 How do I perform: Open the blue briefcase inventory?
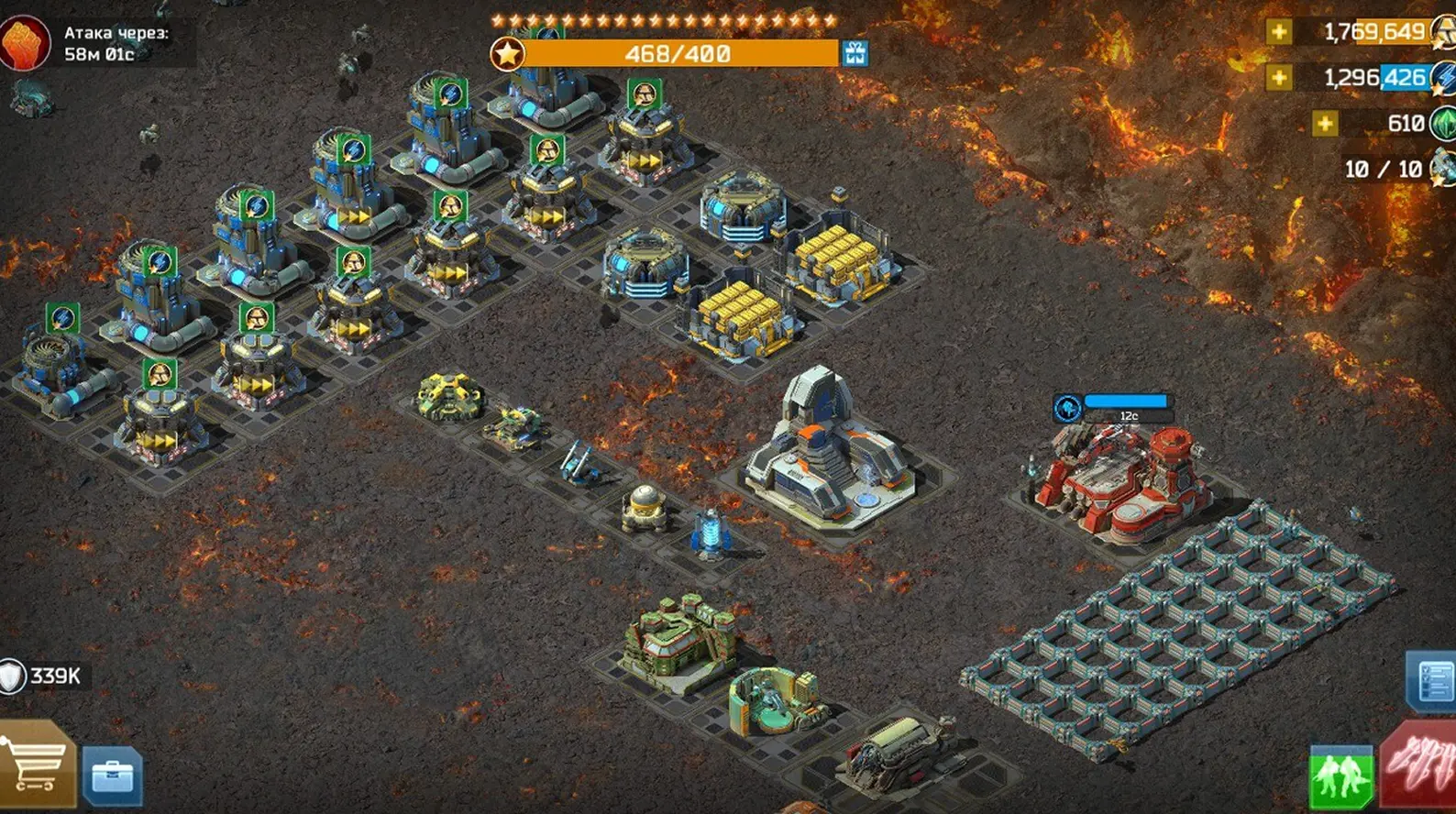[x=112, y=776]
